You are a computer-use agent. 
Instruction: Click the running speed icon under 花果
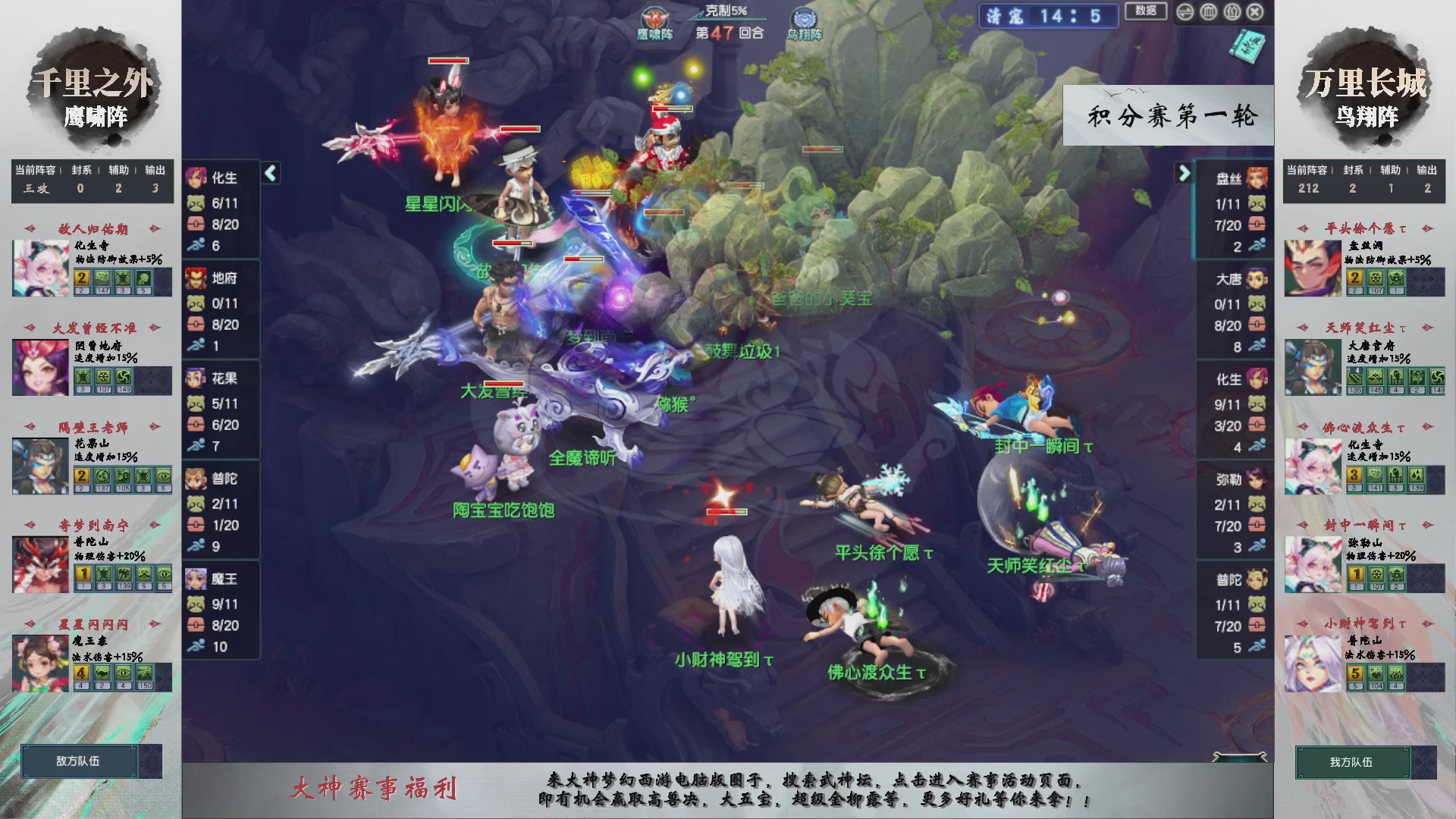coord(196,446)
